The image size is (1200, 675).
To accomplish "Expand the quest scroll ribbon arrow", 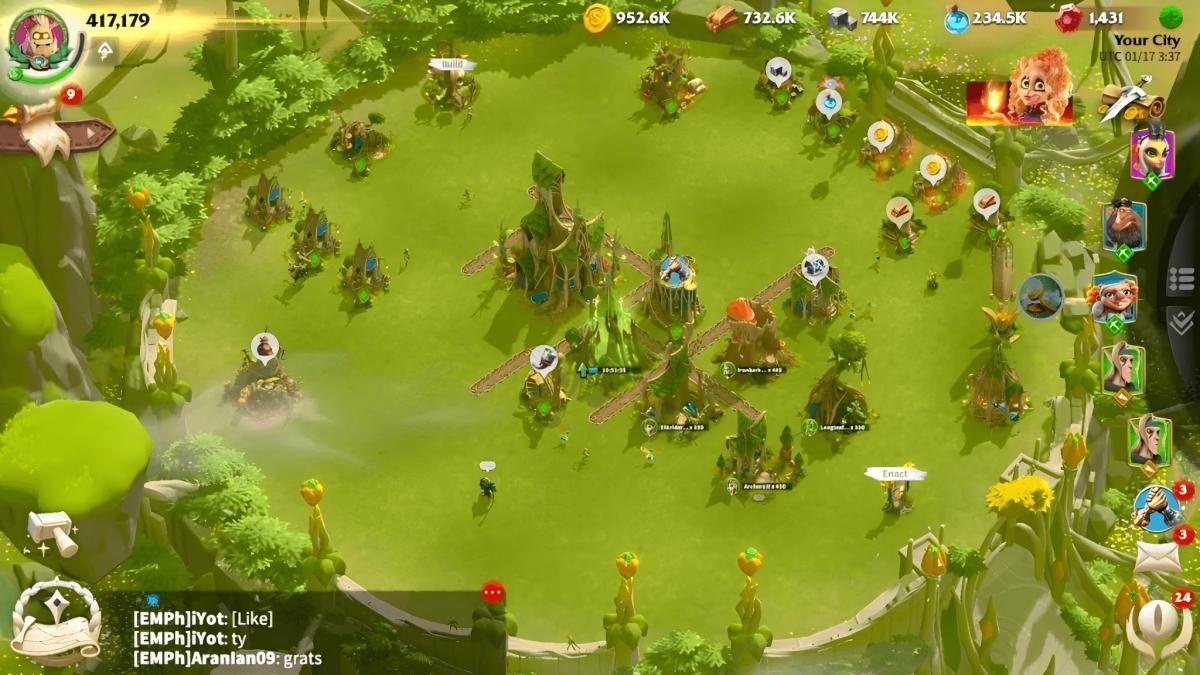I will point(60,132).
